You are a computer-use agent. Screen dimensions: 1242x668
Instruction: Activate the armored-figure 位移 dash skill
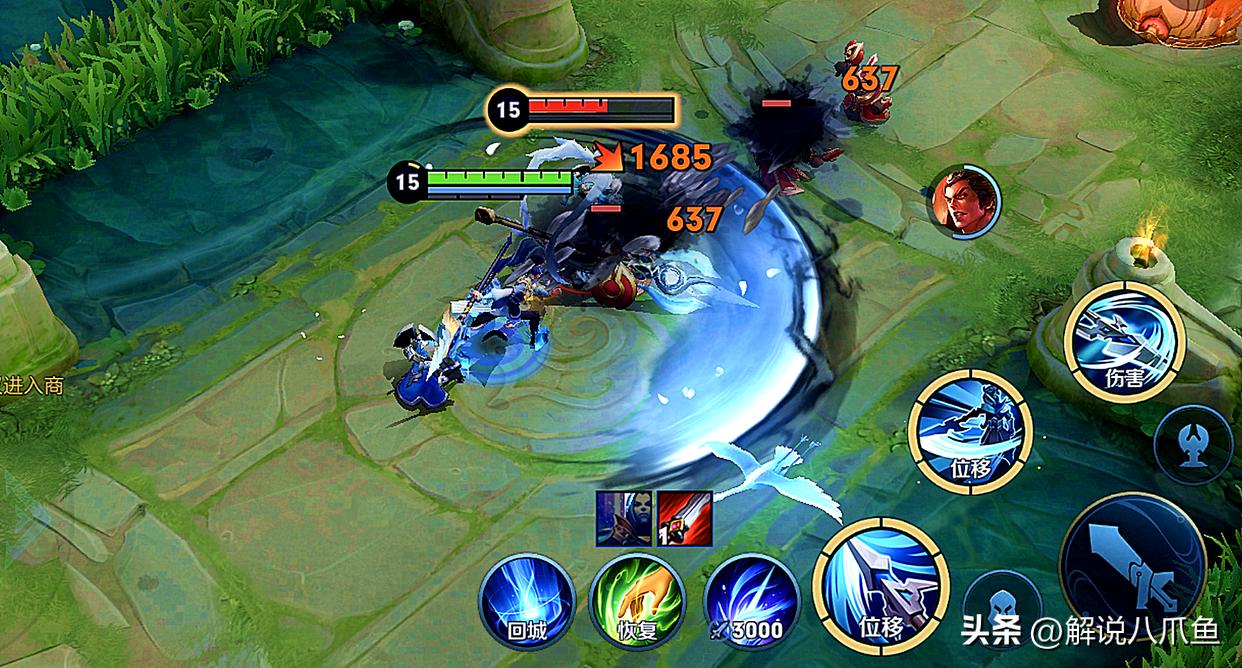[970, 431]
